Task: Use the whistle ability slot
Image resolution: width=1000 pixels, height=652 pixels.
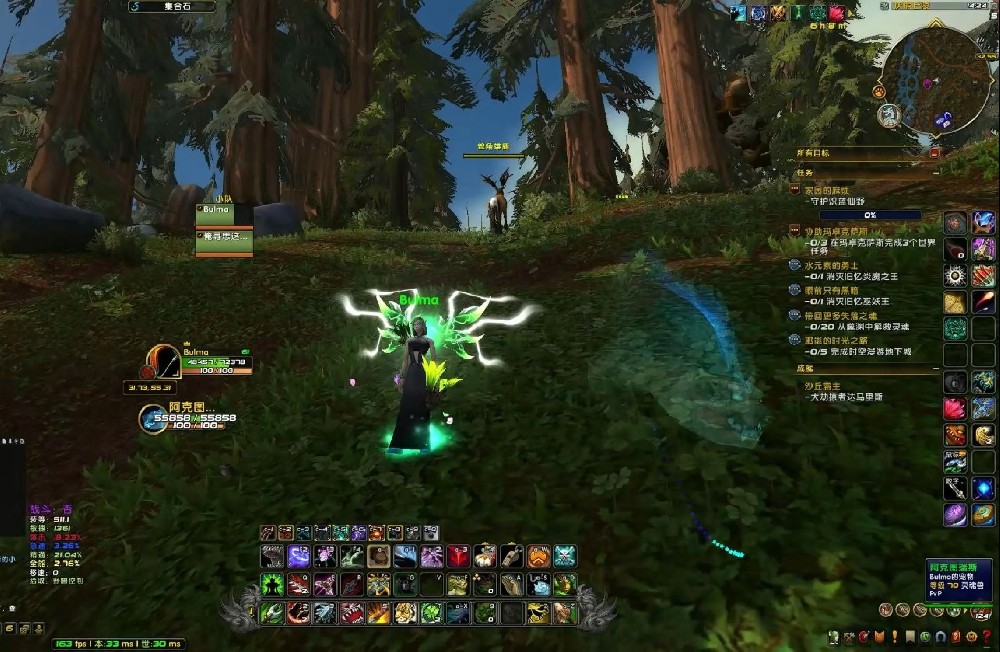Action: click(x=512, y=557)
